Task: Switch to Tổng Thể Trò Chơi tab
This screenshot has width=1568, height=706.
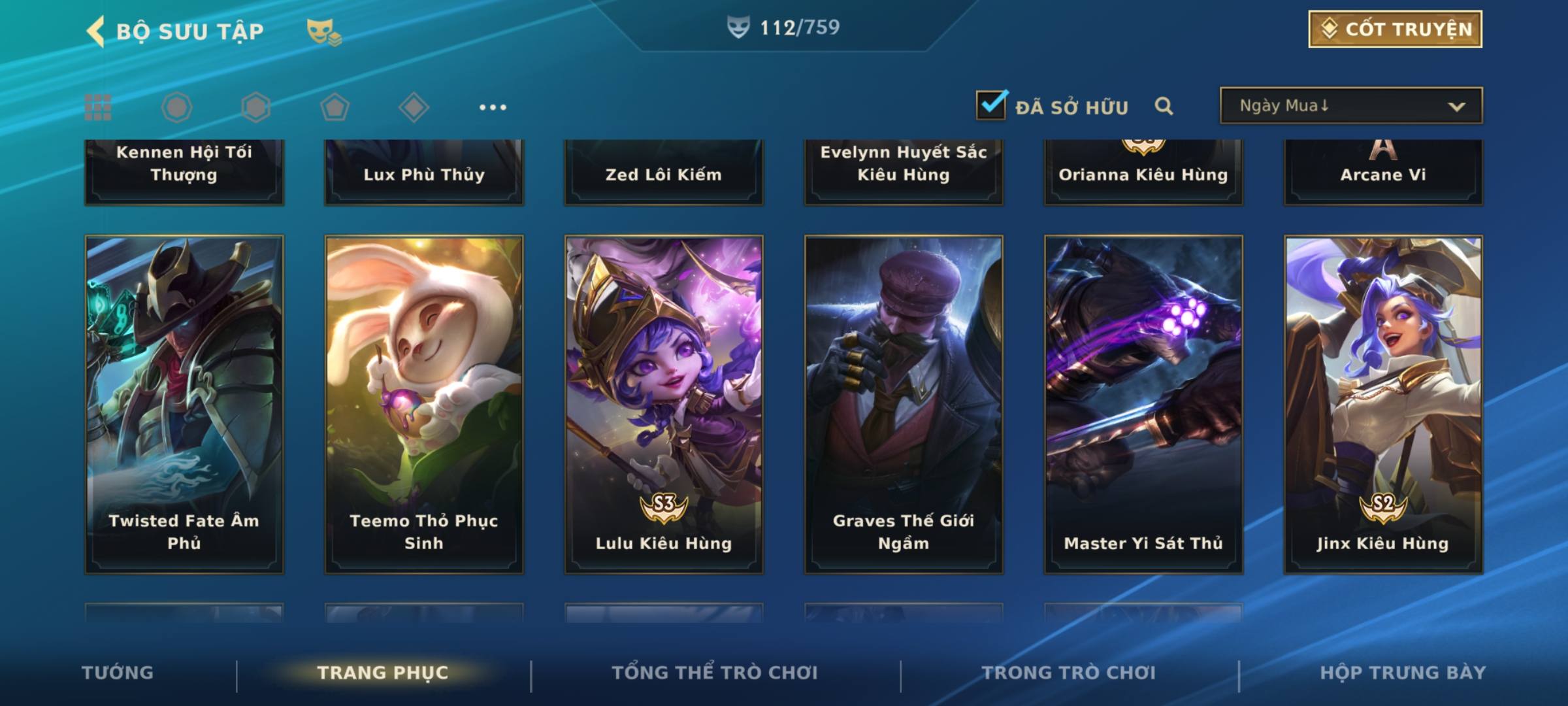Action: [x=715, y=673]
